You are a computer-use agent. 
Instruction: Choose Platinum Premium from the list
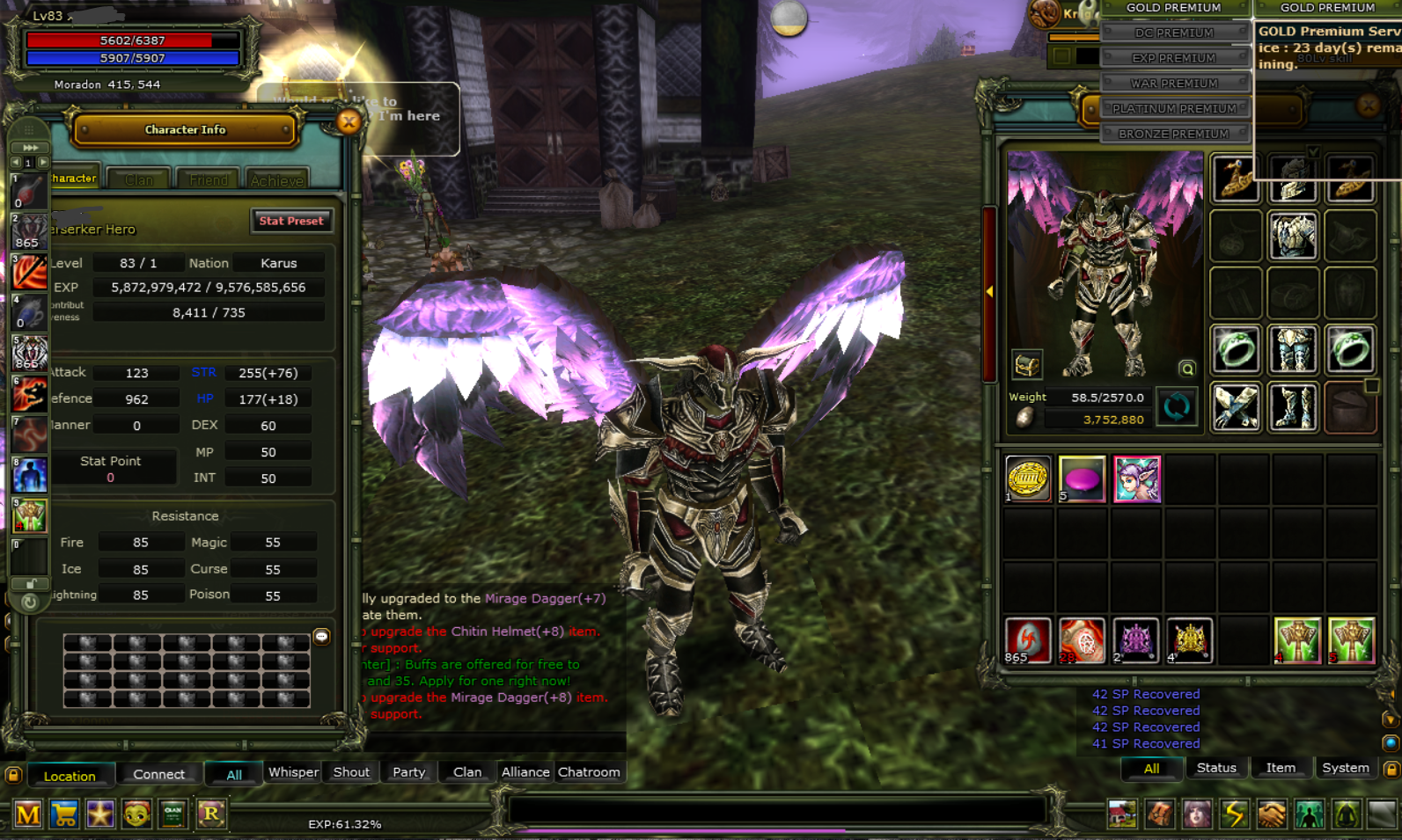[x=1174, y=108]
